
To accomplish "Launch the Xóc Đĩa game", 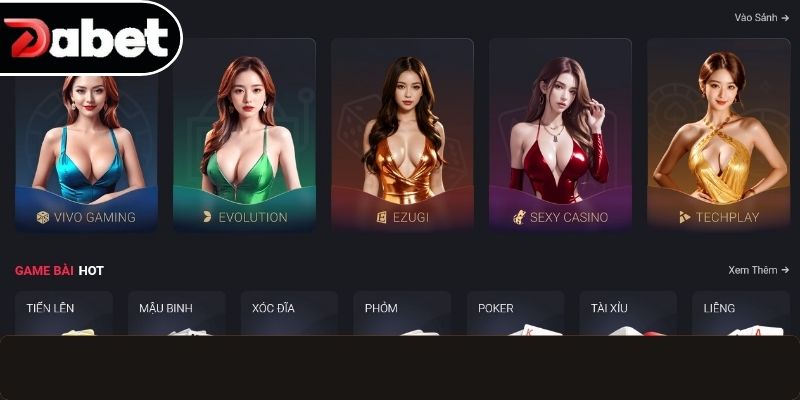I will click(290, 313).
